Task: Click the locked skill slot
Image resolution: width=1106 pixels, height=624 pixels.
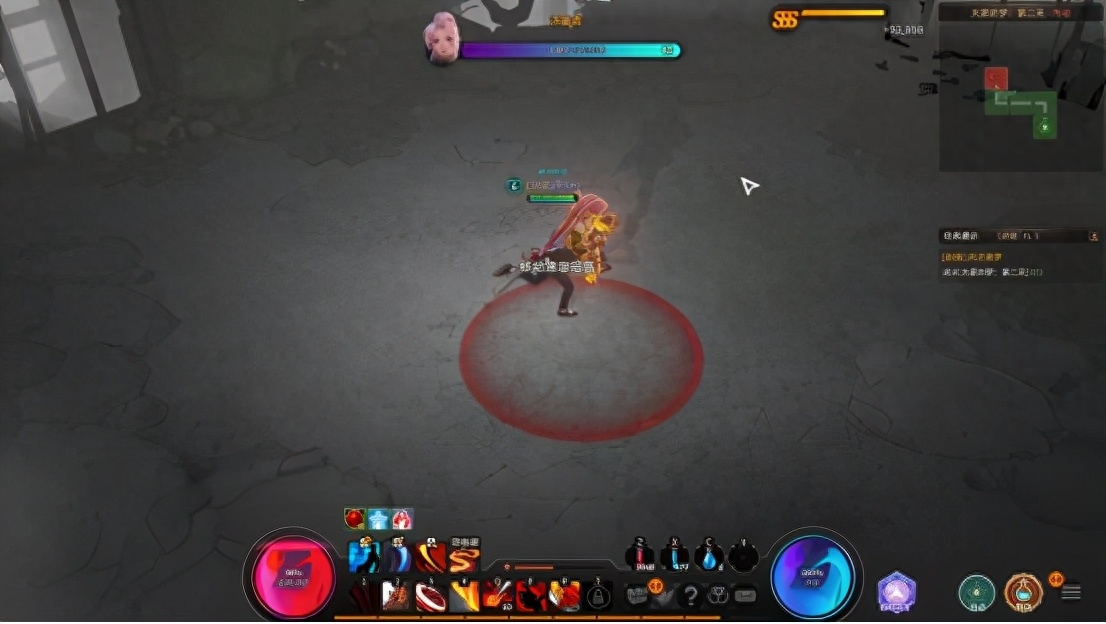Action: pyautogui.click(x=598, y=597)
